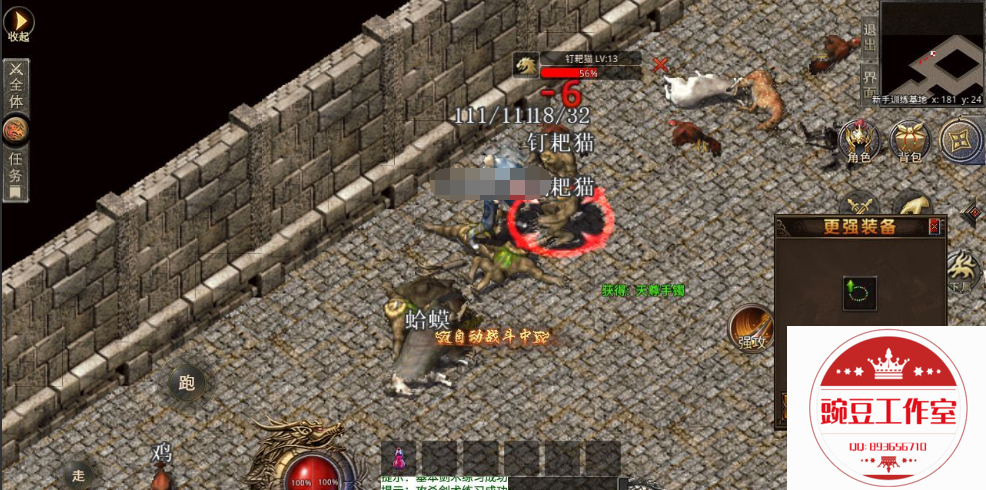Tap the red dragon emblem icon
986x490 pixels.
(16, 130)
